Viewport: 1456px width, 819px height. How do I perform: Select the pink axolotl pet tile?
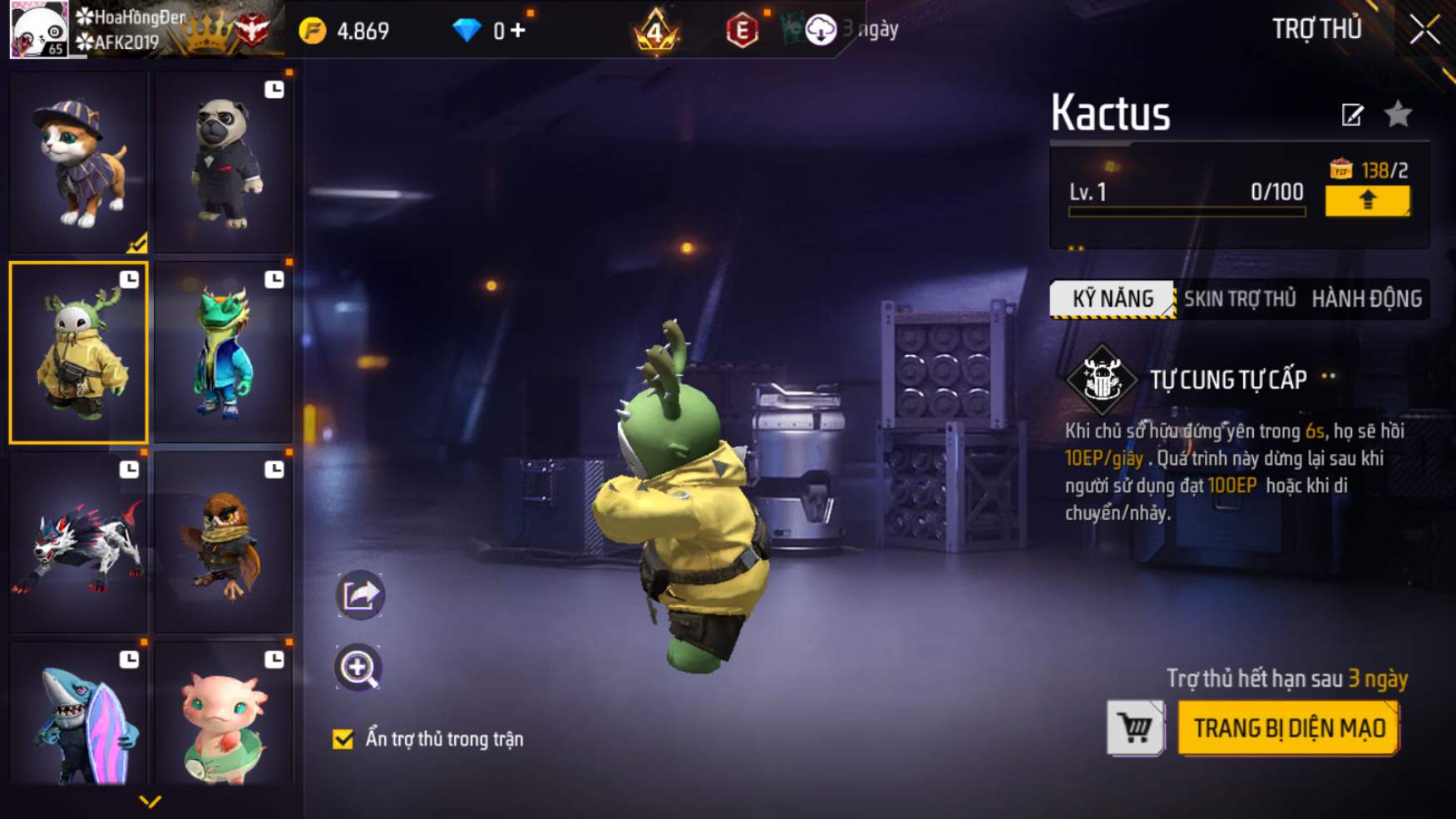(223, 717)
